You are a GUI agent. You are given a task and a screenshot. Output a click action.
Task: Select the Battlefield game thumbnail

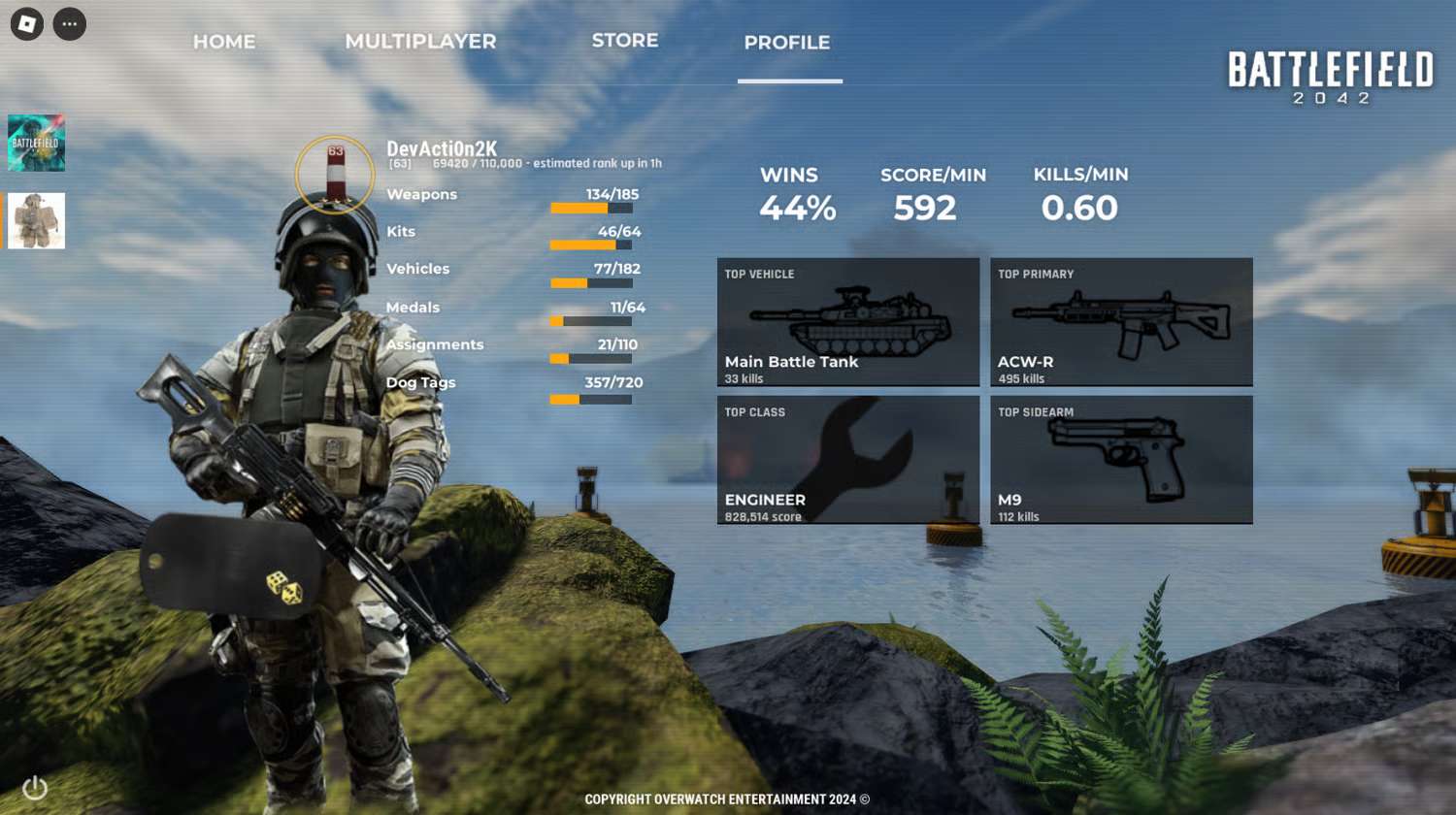[37, 144]
